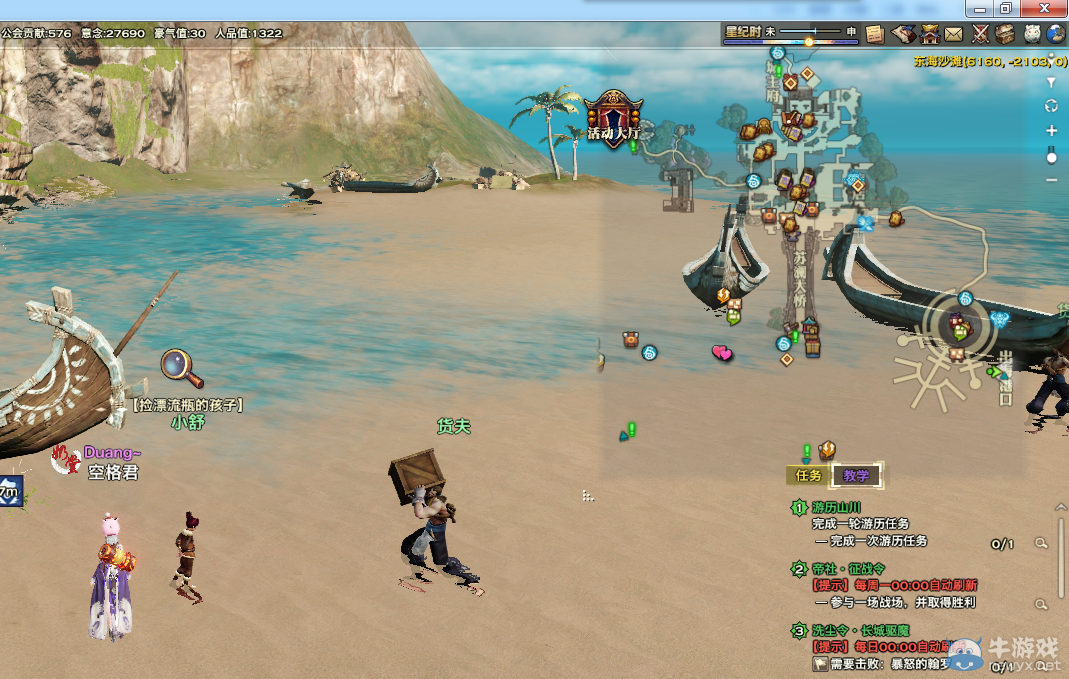Open the scroll note icon in top toolbar

pos(875,33)
